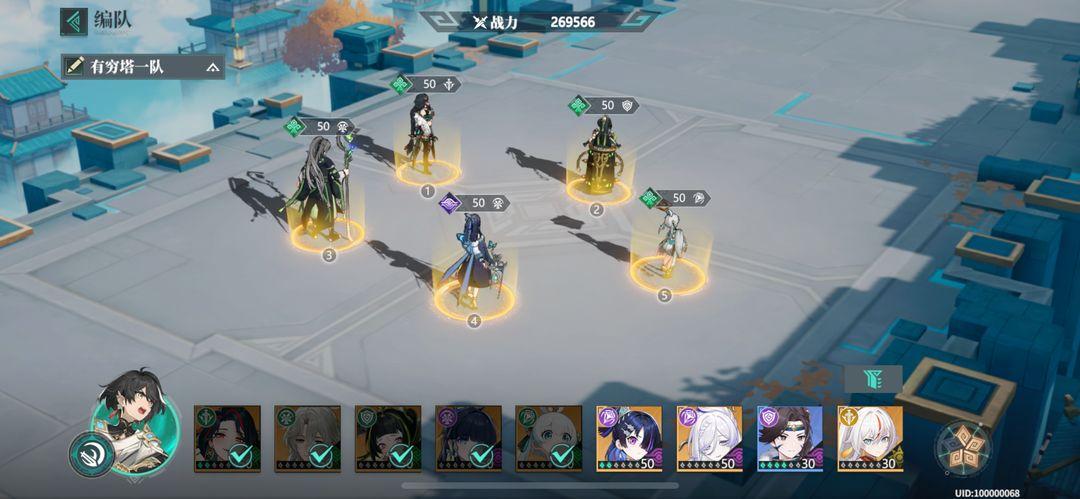Viewport: 1080px width, 499px height.
Task: Choose the white-haired level 50 character portrait
Action: (709, 438)
